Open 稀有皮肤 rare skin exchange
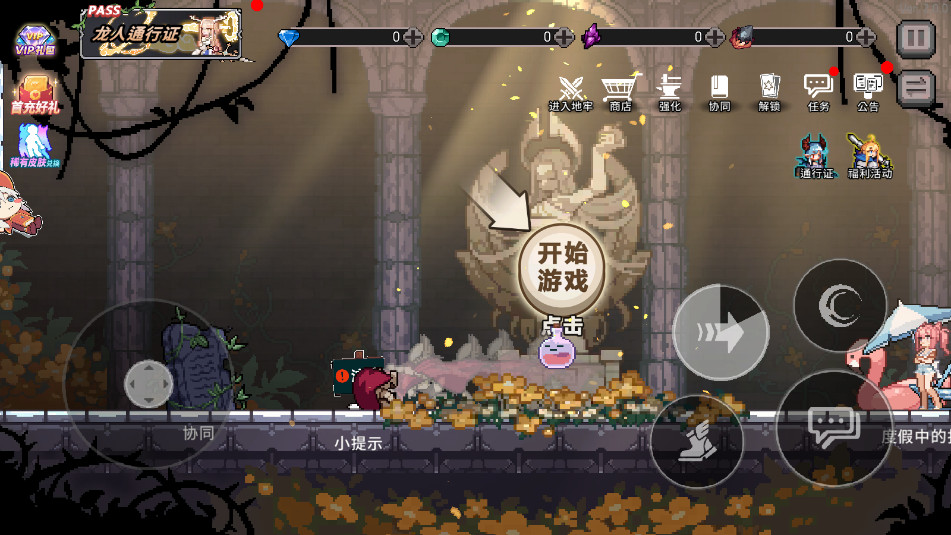Image resolution: width=951 pixels, height=535 pixels. click(35, 146)
